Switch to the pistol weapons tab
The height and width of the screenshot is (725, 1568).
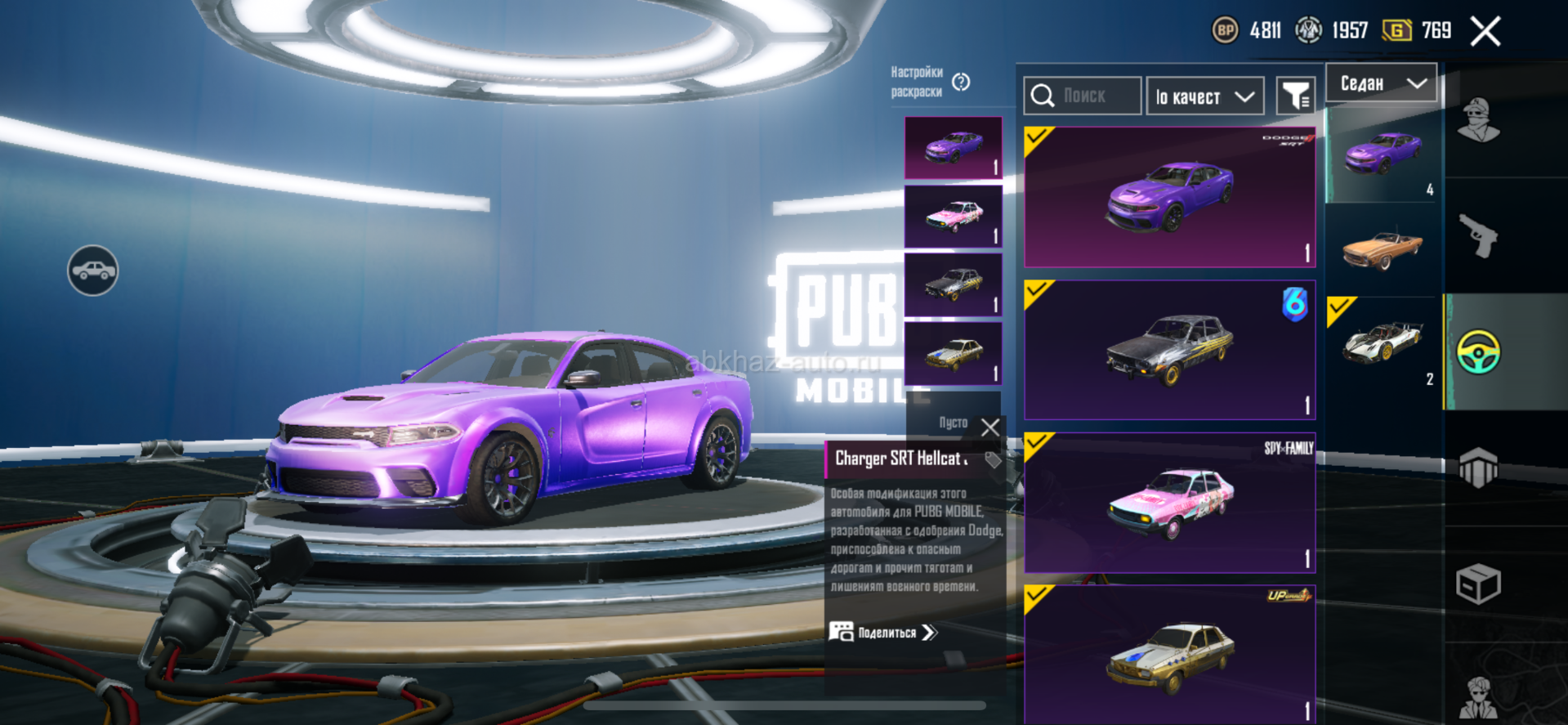tap(1479, 236)
